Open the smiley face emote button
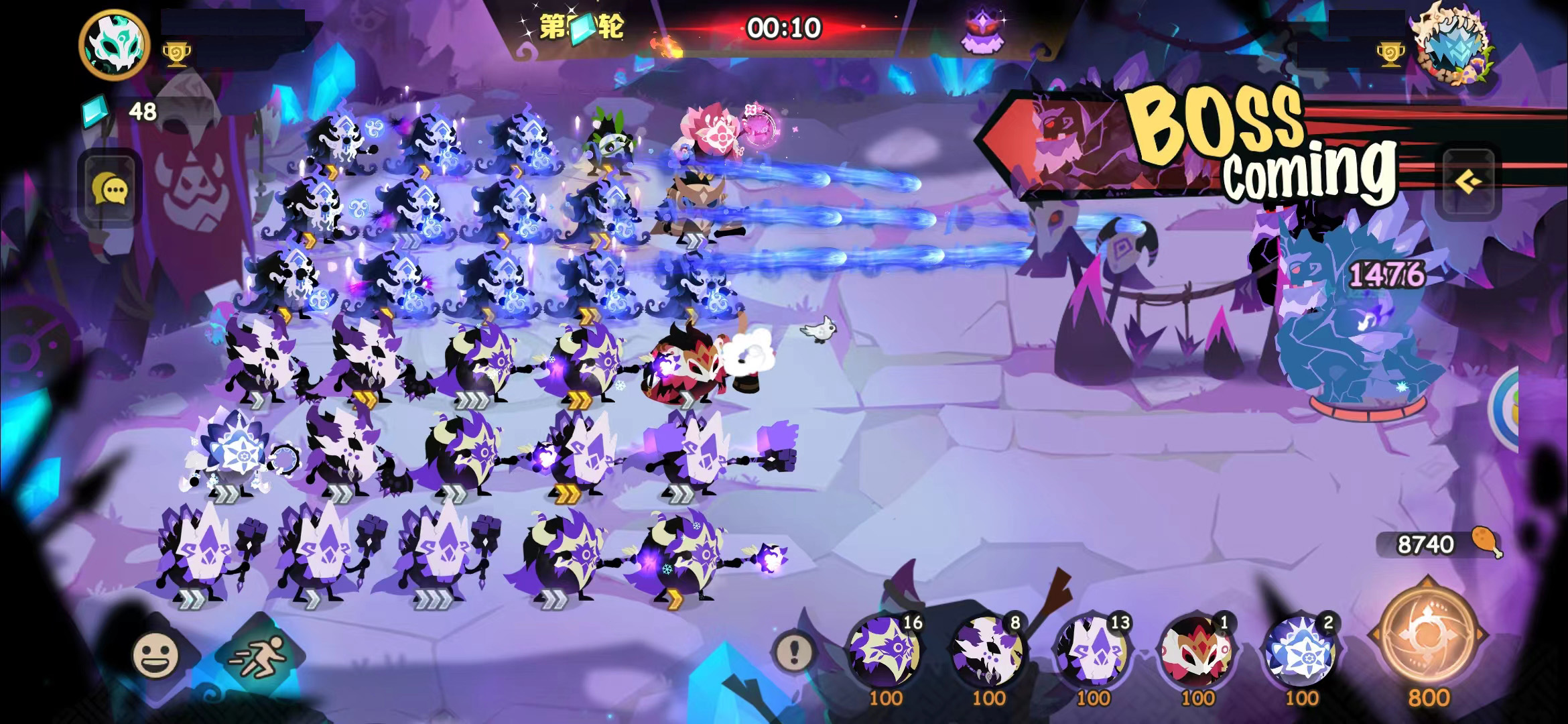1568x724 pixels. [156, 655]
